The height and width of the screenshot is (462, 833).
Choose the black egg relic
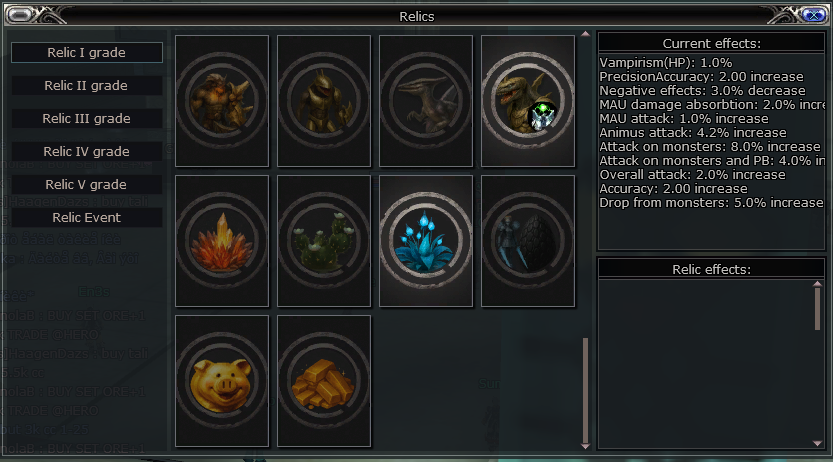point(528,240)
